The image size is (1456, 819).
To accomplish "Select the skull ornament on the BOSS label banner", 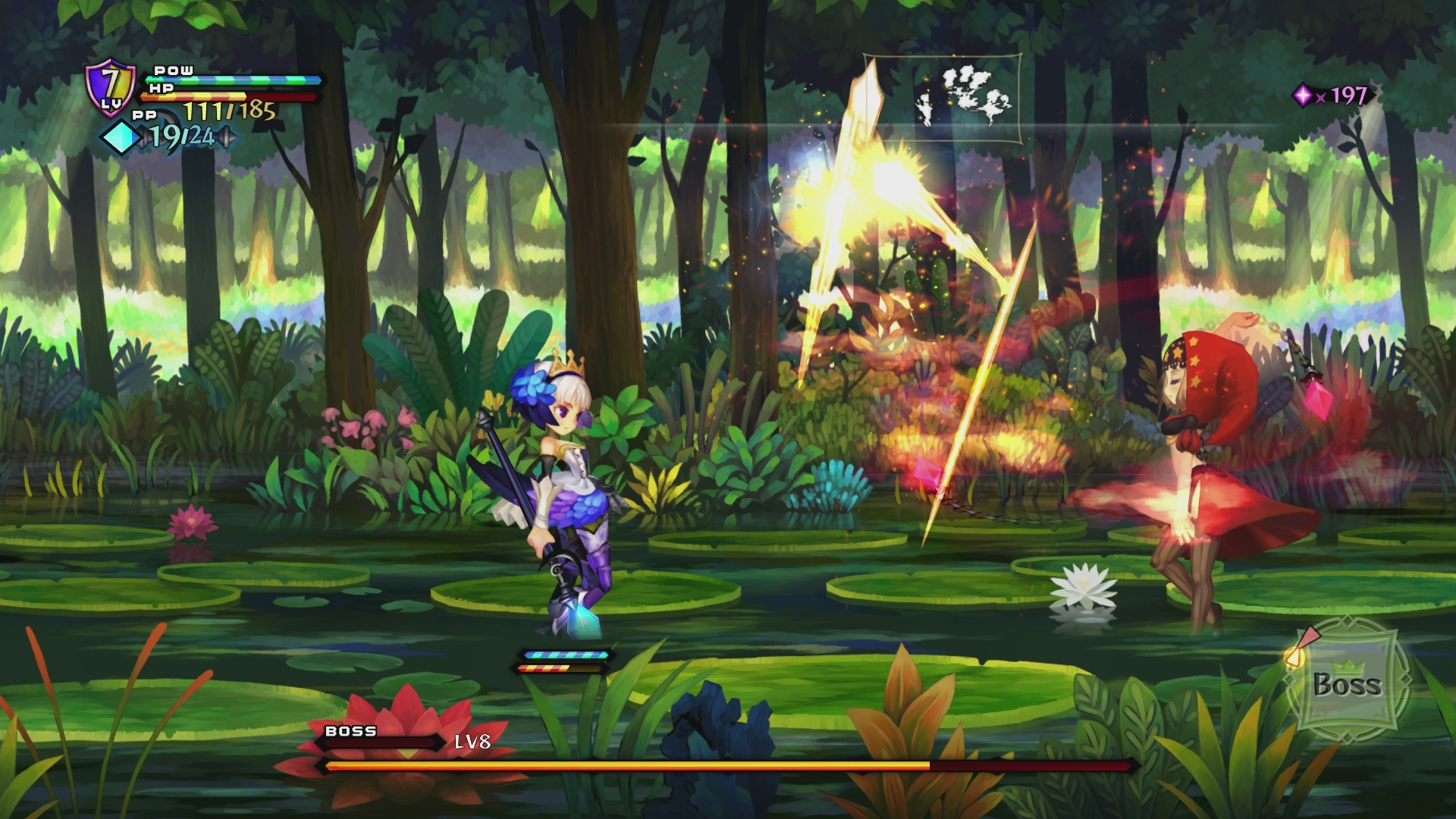I will tap(345, 732).
